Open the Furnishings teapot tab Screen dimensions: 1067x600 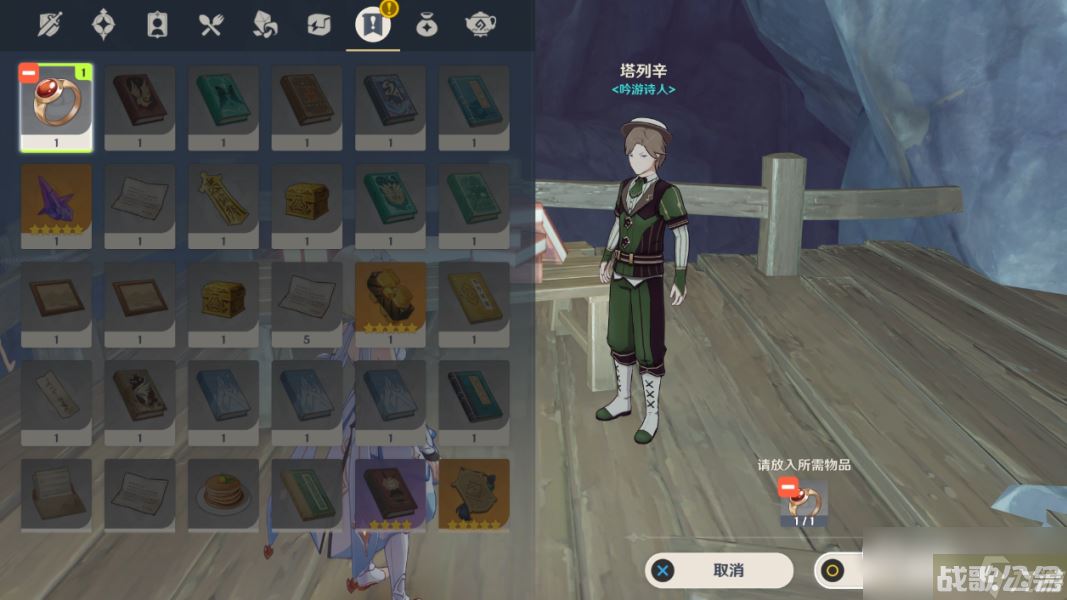(481, 25)
